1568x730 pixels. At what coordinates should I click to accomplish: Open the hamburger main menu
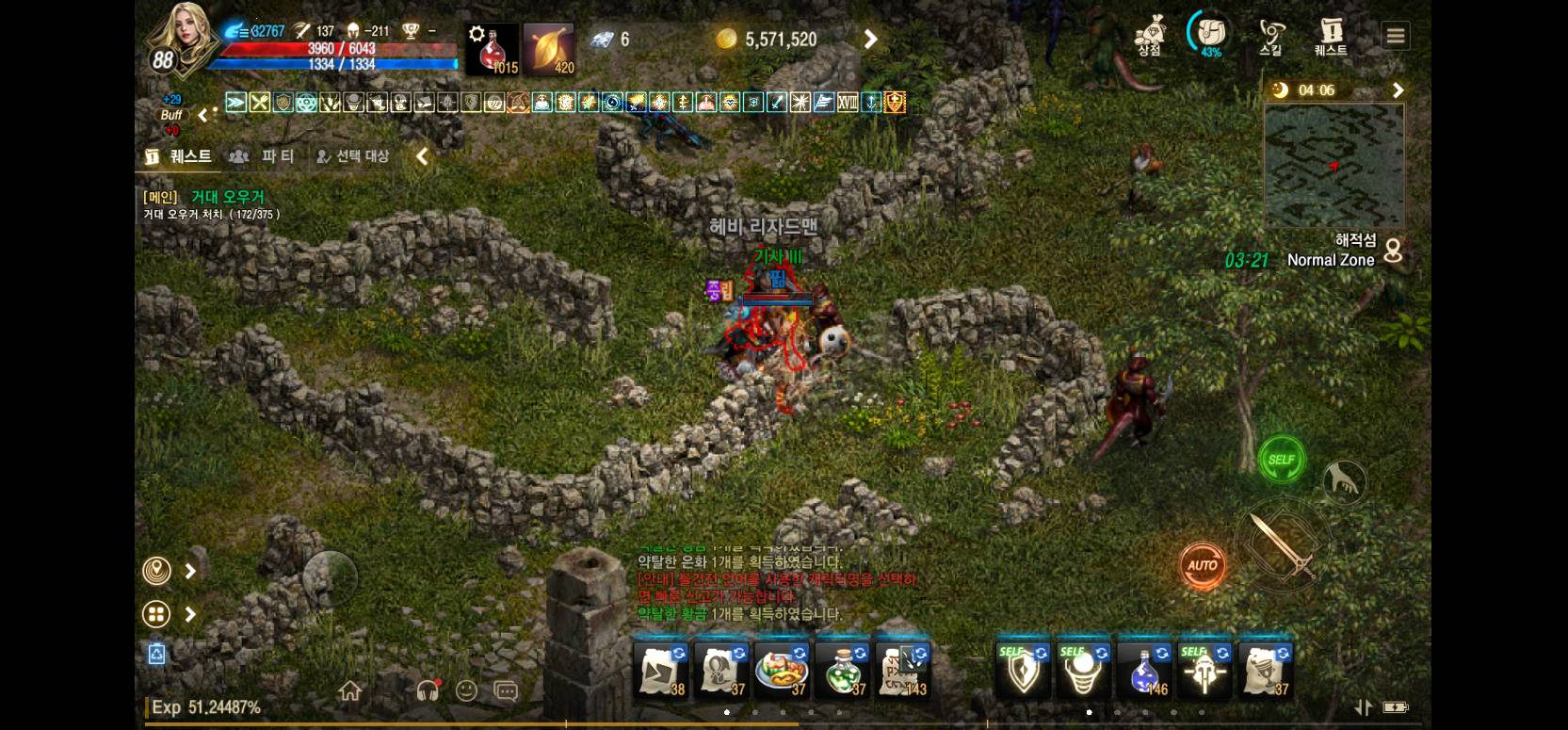[1396, 36]
